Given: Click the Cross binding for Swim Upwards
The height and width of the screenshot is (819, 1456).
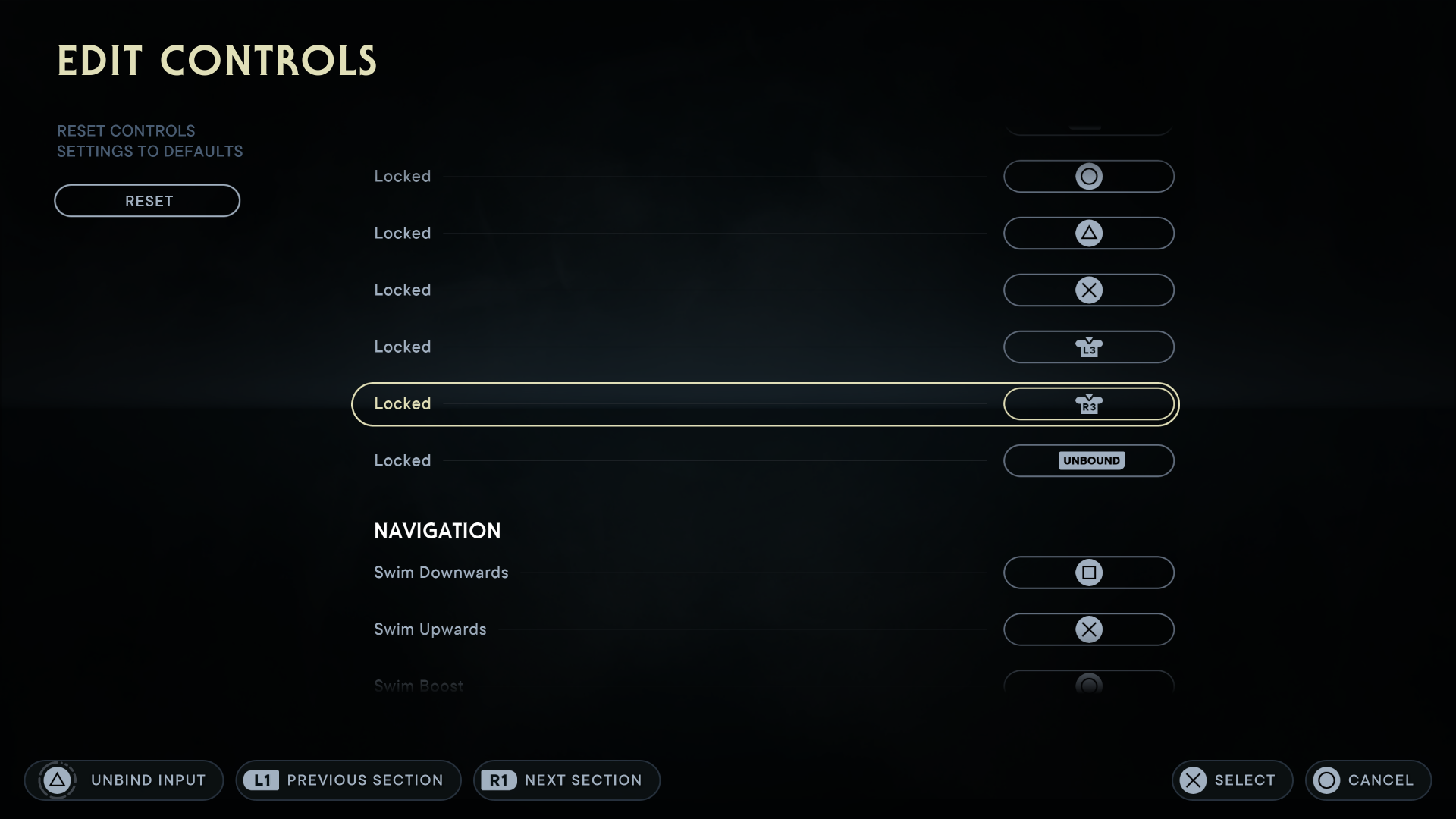Looking at the screenshot, I should (x=1089, y=629).
